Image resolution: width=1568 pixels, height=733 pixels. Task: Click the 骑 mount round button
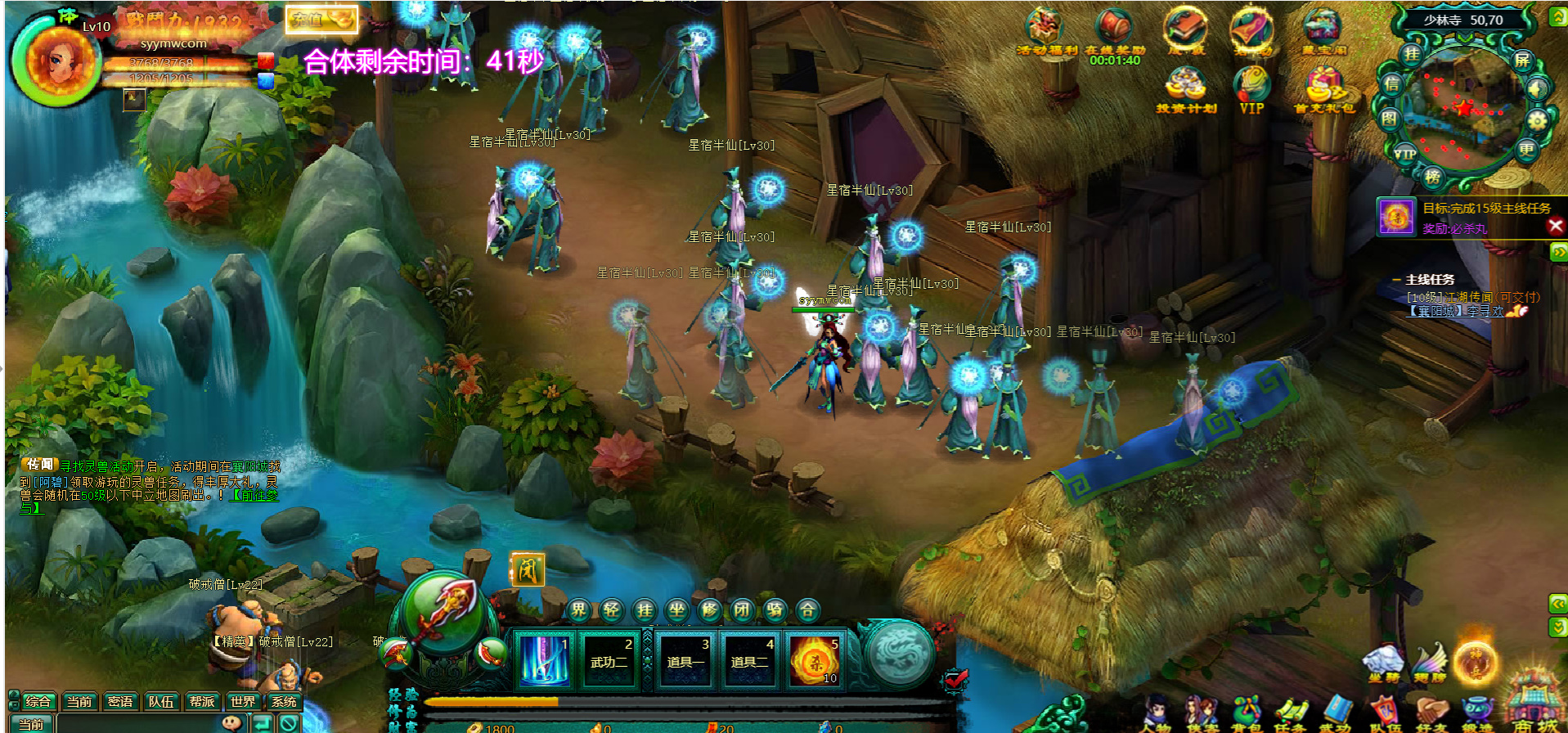point(775,610)
